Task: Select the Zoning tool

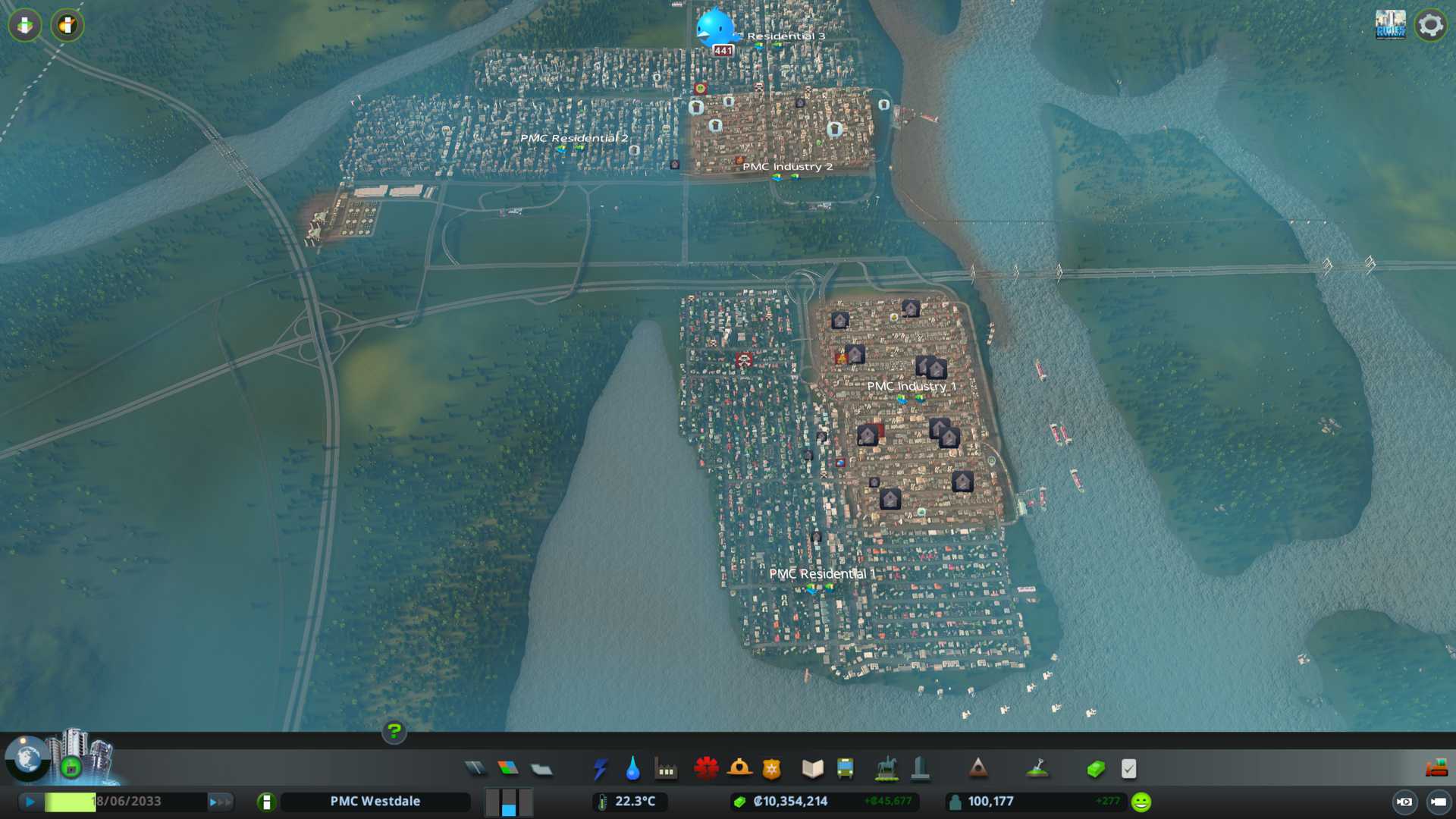Action: tap(508, 769)
